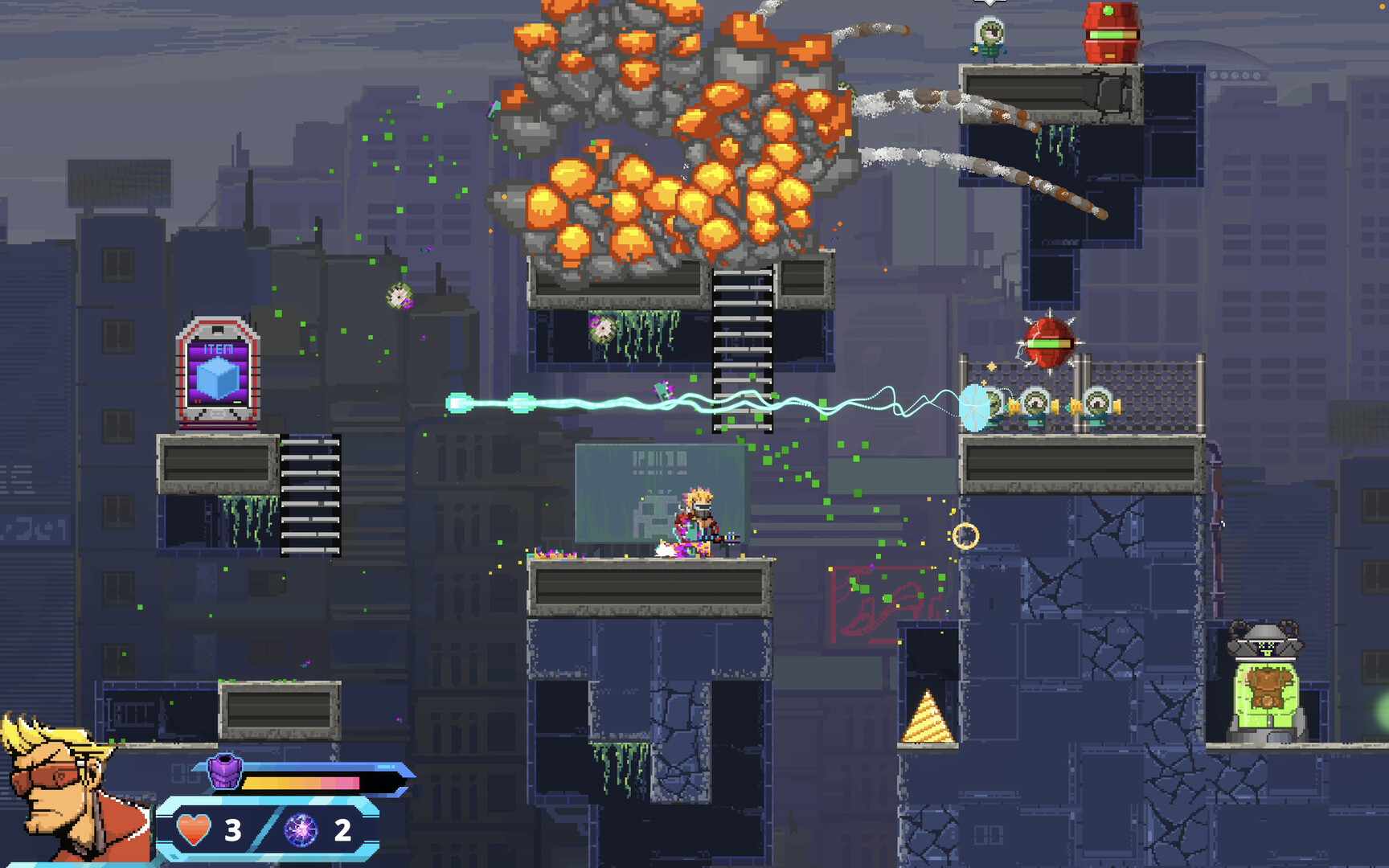This screenshot has height=868, width=1389.
Task: Click the spiked red orb above the fence
Action: pyautogui.click(x=1051, y=342)
